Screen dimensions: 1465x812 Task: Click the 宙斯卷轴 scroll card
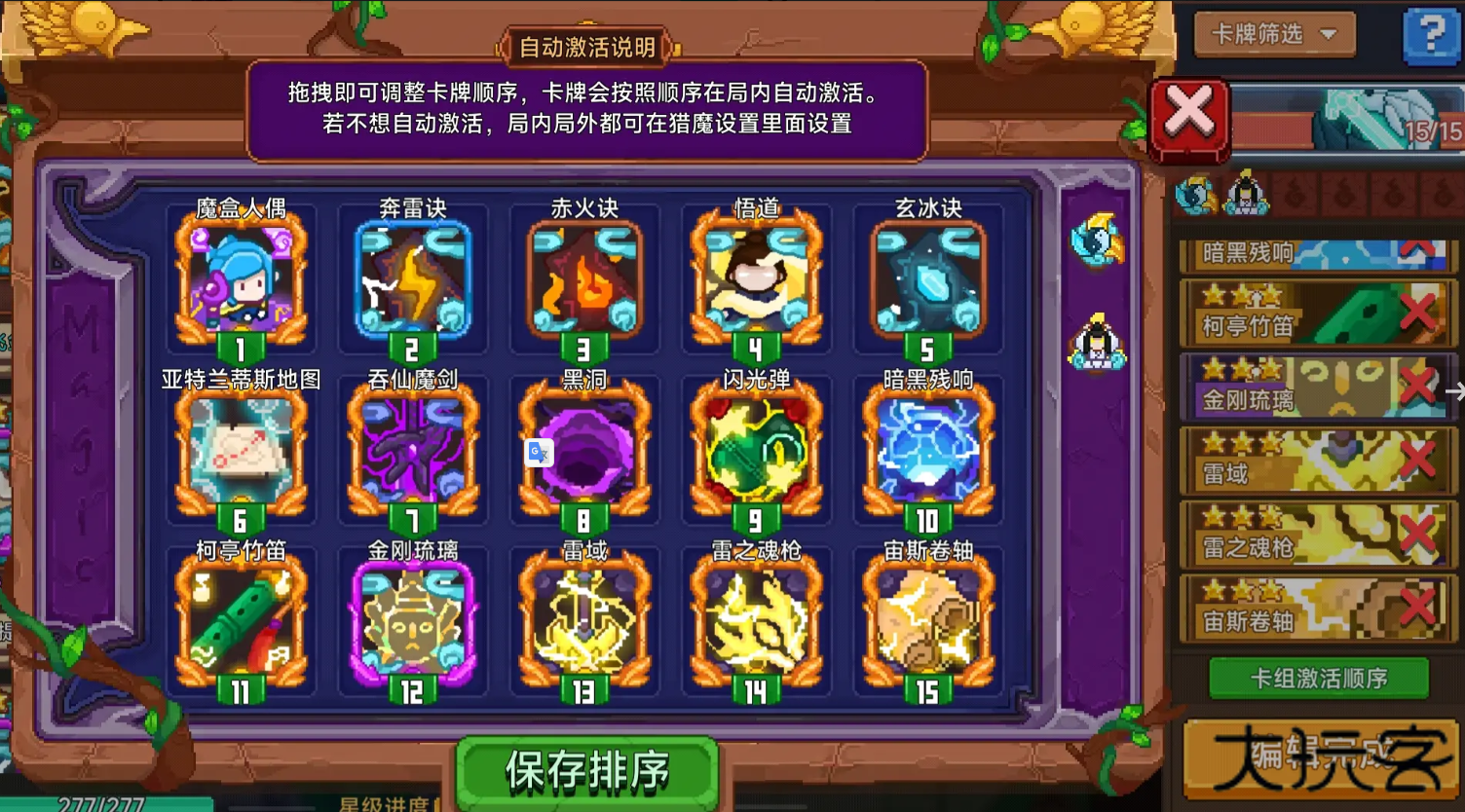[928, 623]
